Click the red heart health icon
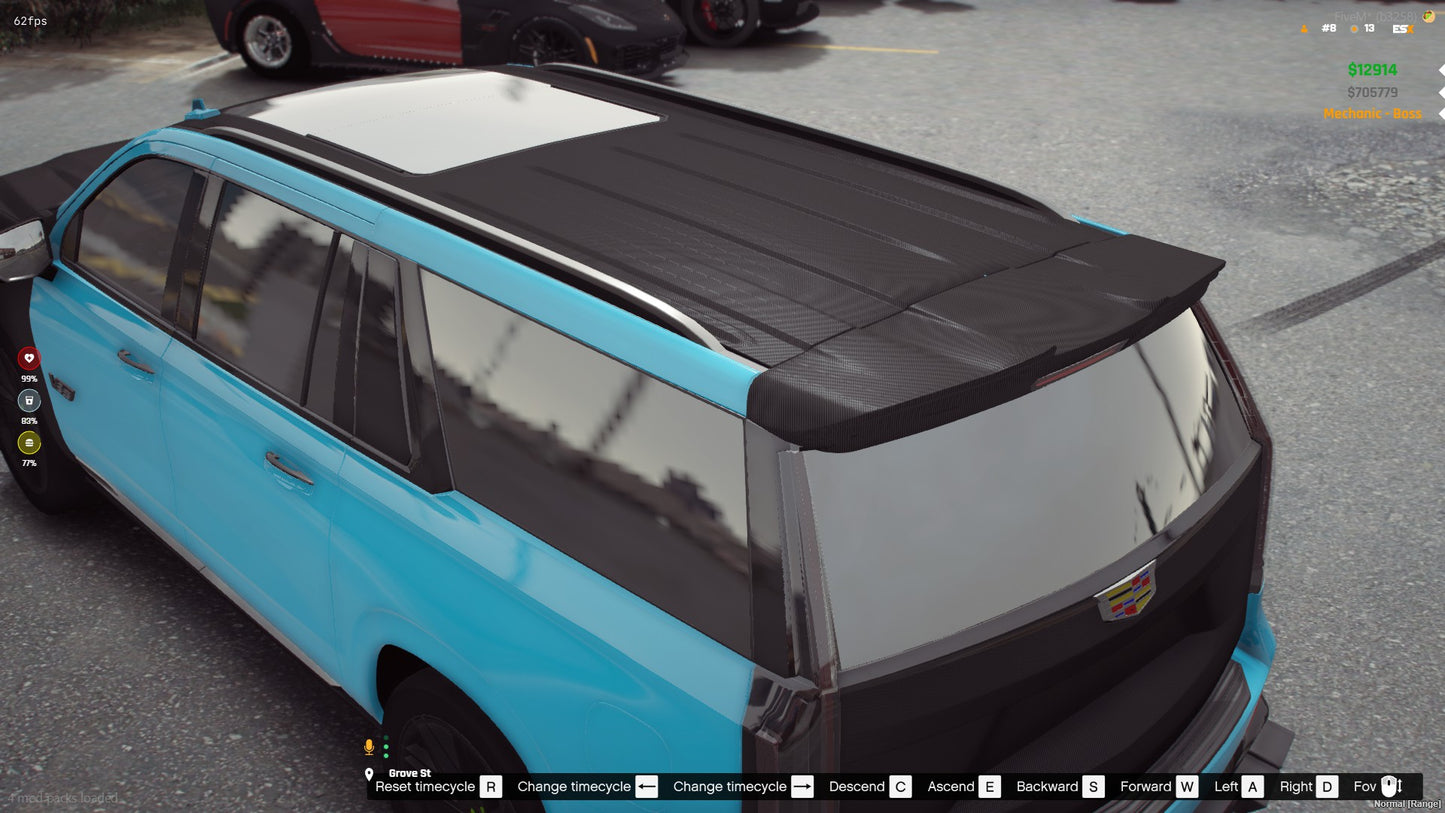Screen dimensions: 1445x813 coord(29,358)
